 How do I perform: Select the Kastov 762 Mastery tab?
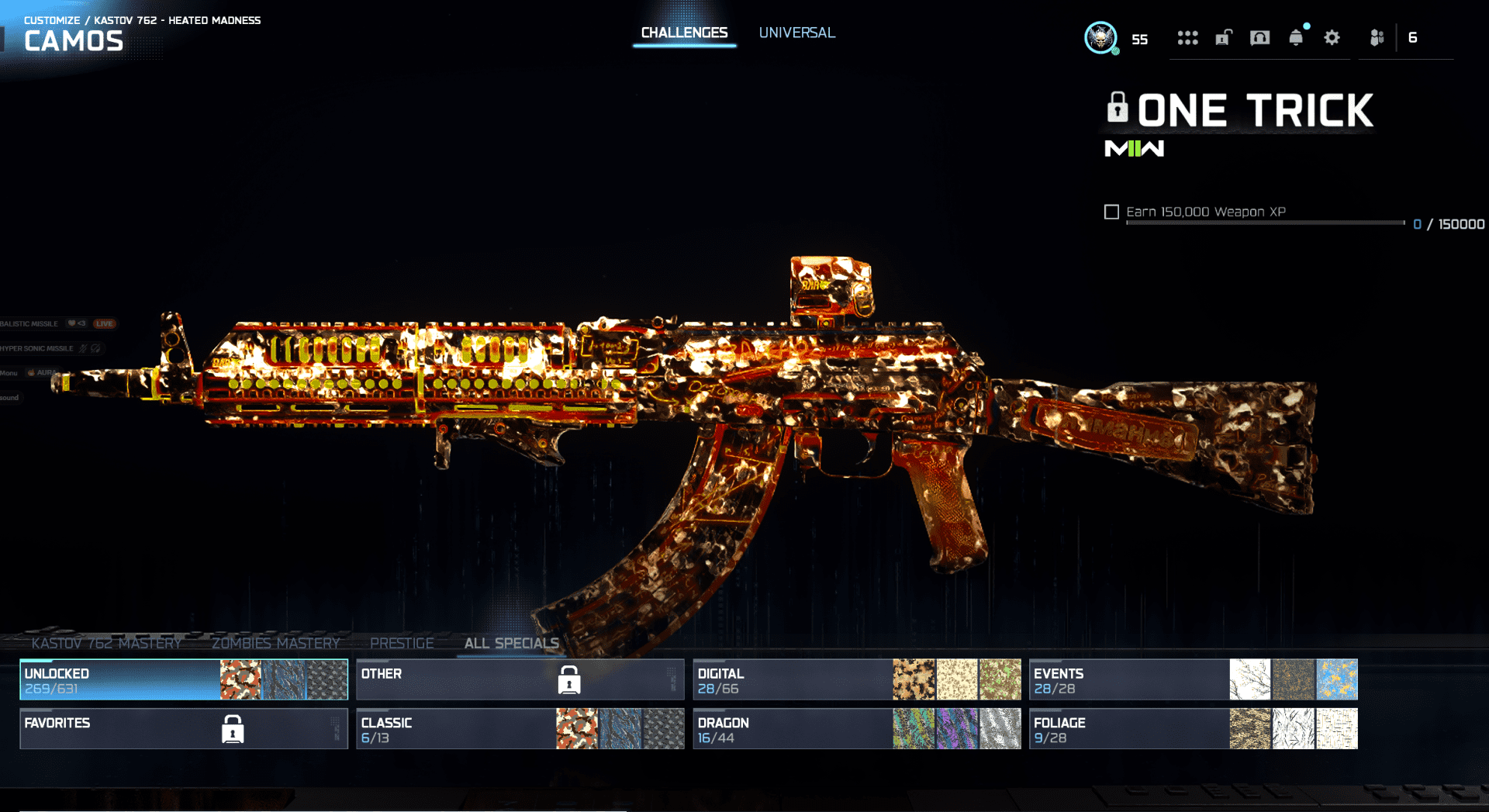coord(106,643)
